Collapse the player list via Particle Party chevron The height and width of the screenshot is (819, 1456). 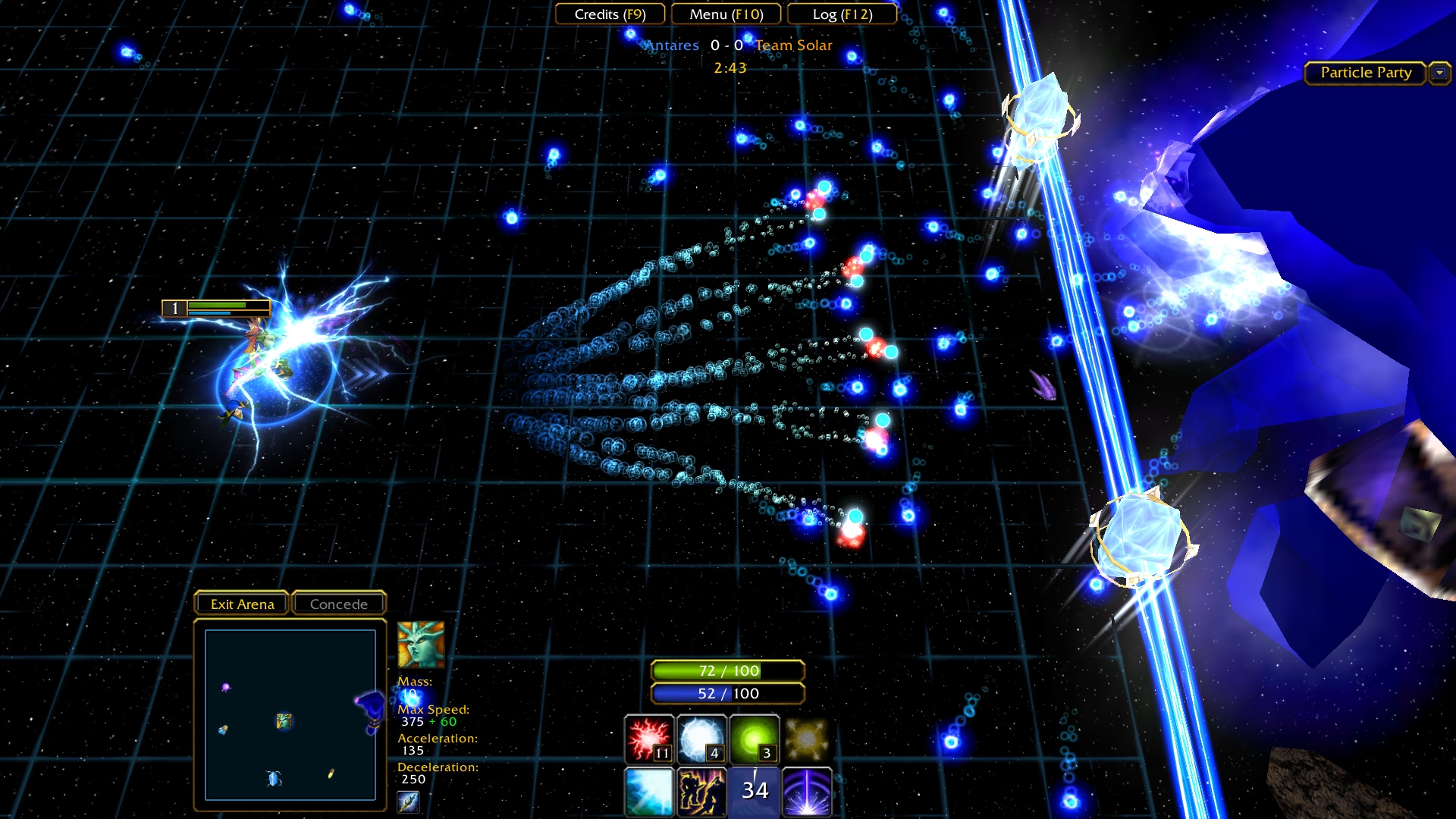1439,73
